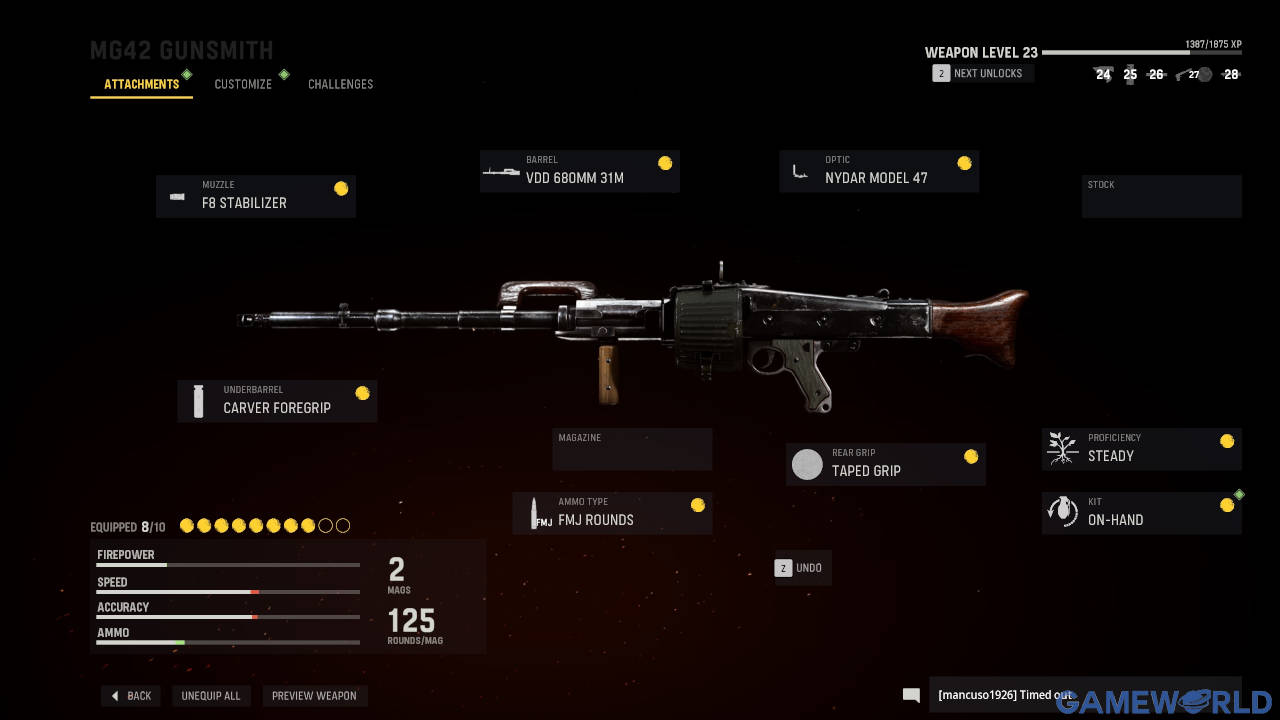
Task: Switch to the Attachments tab
Action: (x=141, y=84)
